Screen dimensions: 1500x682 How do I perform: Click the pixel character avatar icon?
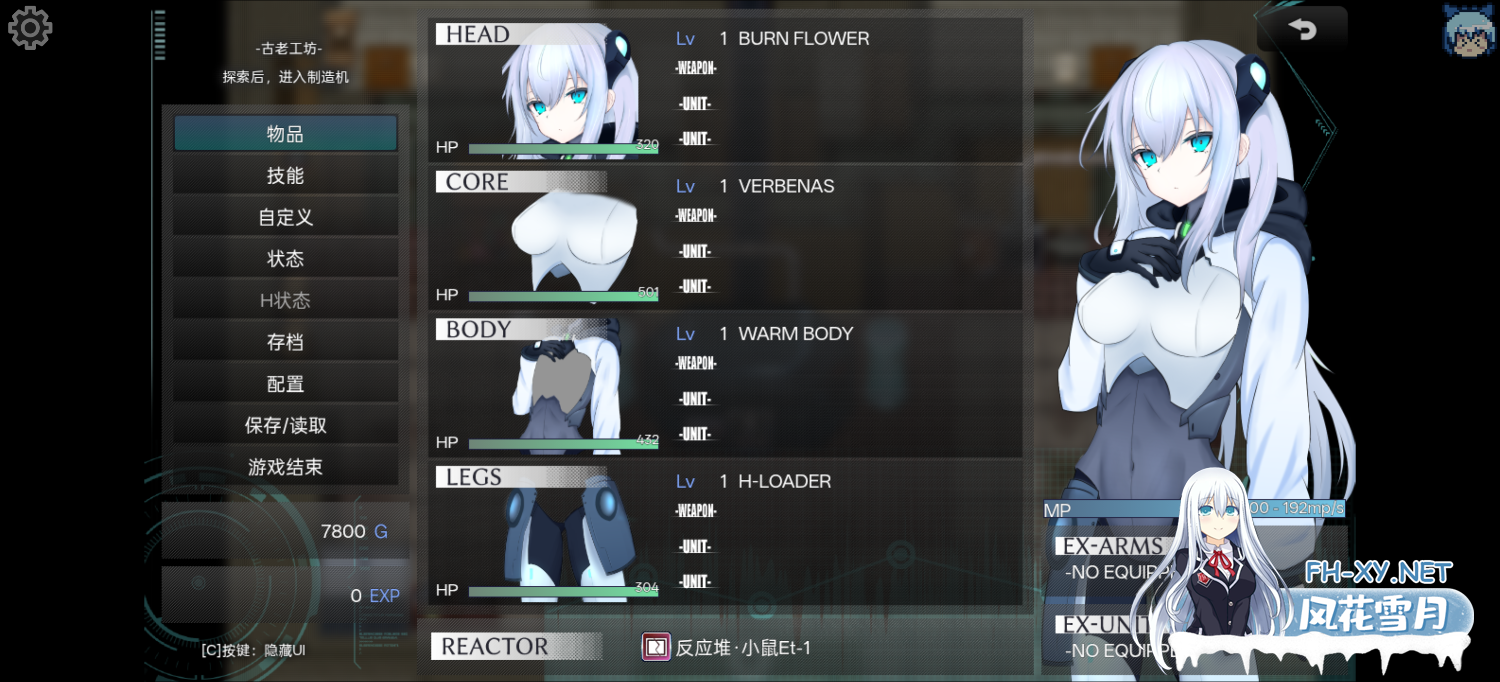tap(1469, 28)
